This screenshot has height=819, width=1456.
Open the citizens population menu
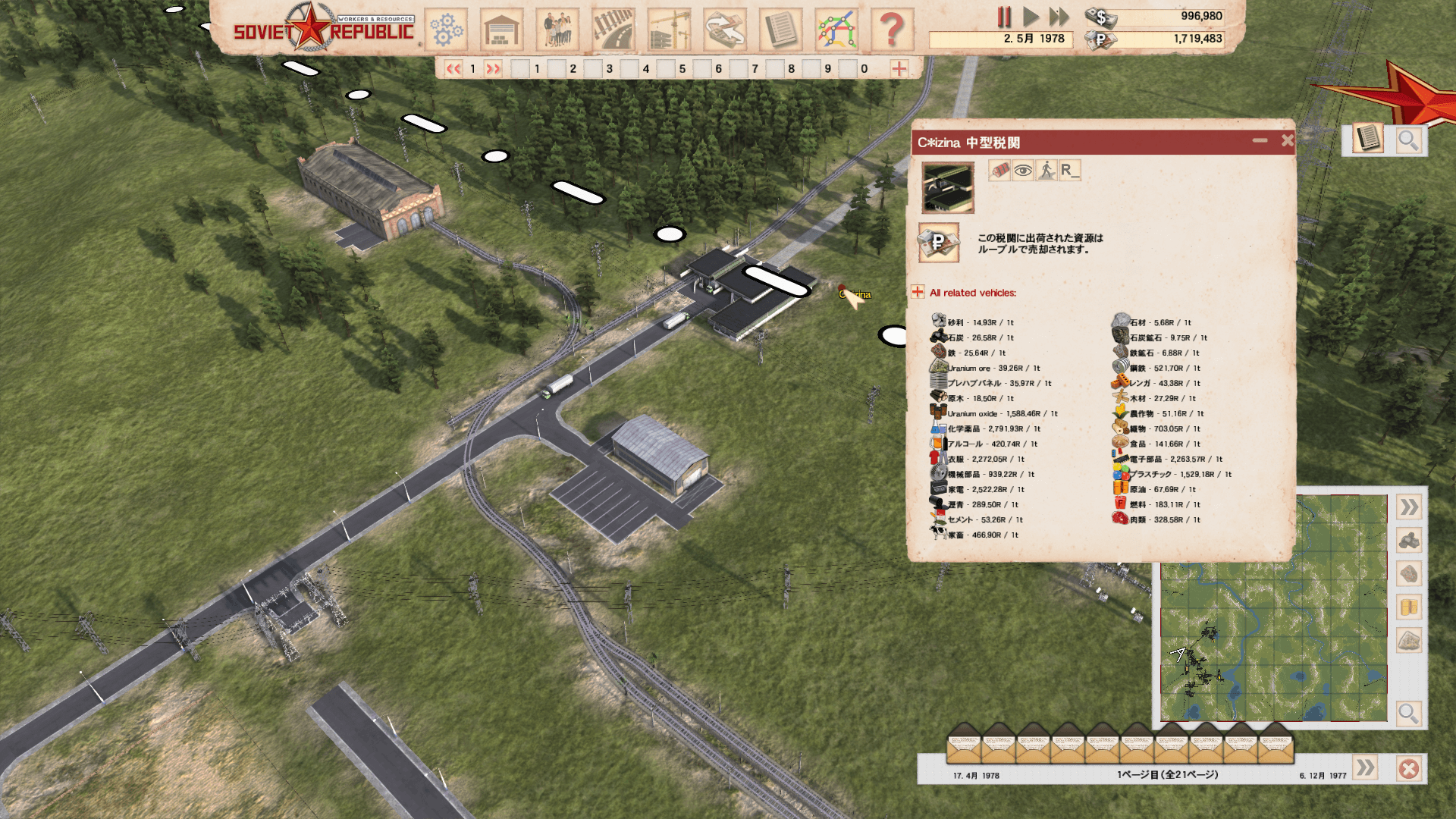557,30
